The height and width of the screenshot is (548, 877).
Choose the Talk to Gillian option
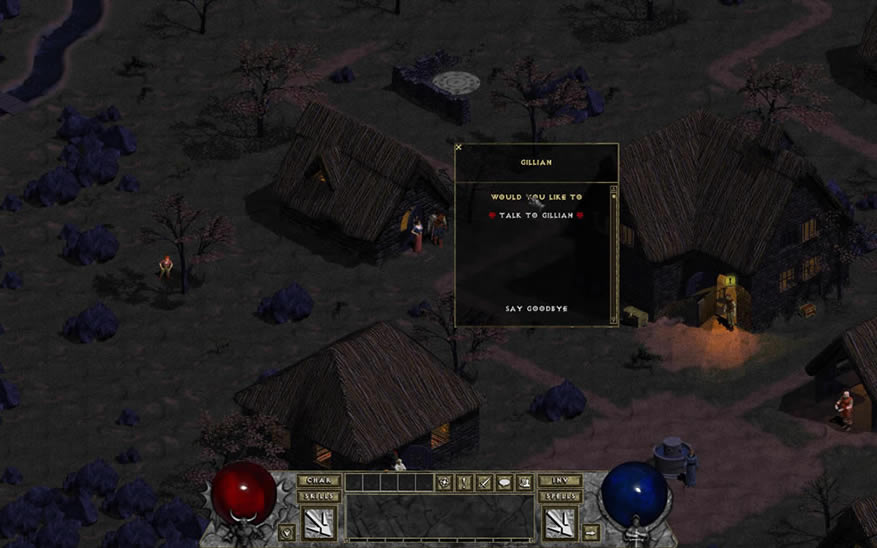535,215
